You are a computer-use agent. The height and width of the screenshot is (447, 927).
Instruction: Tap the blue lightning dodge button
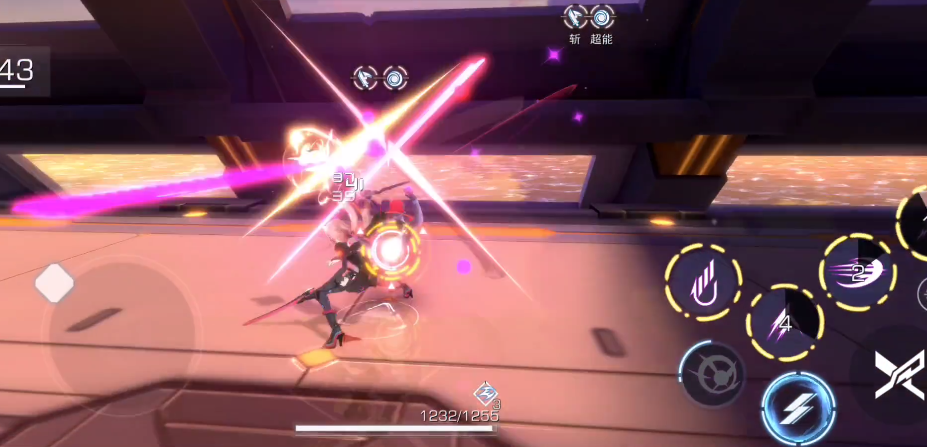click(x=798, y=407)
